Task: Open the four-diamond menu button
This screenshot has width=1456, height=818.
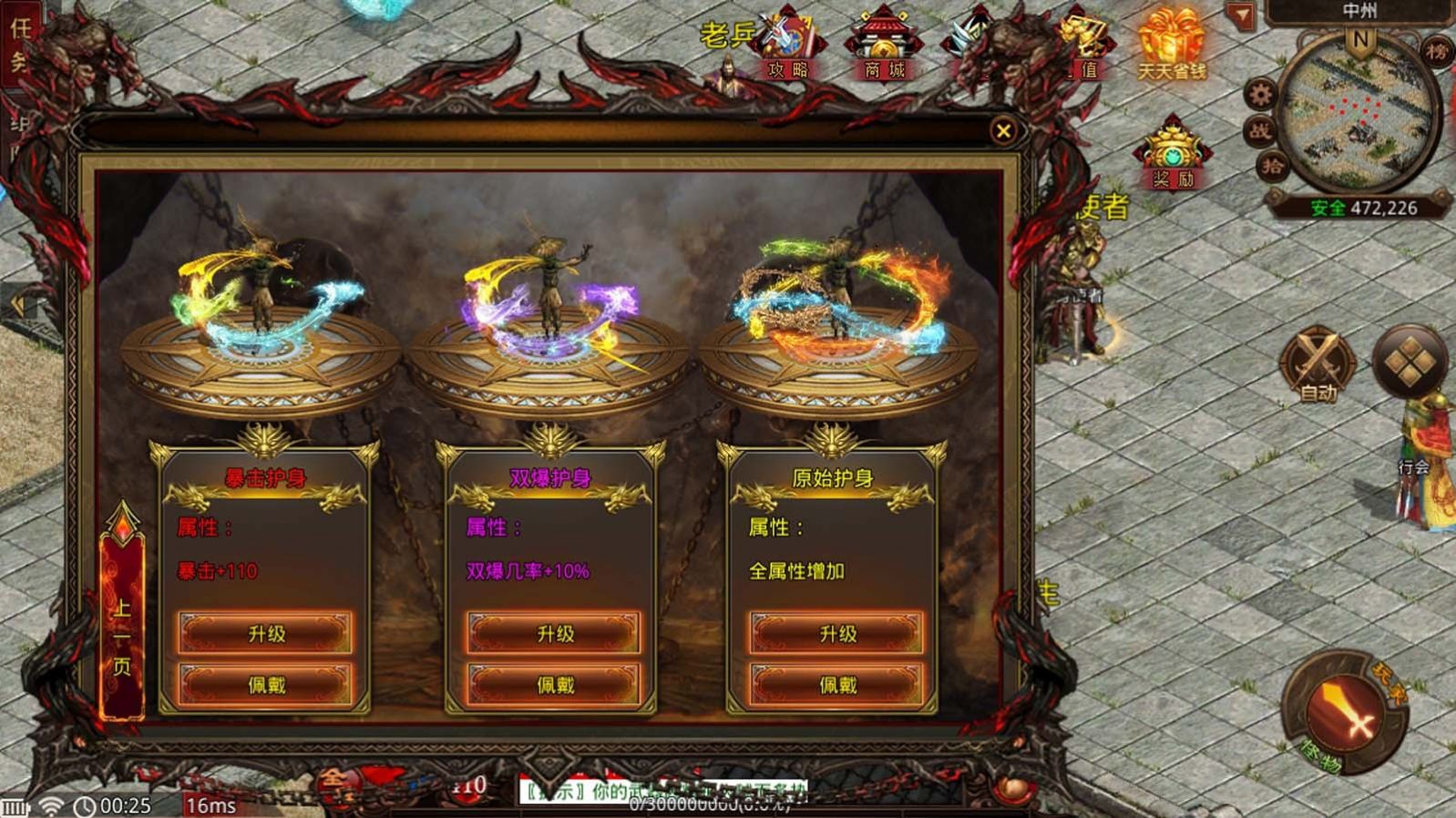Action: [x=1409, y=363]
